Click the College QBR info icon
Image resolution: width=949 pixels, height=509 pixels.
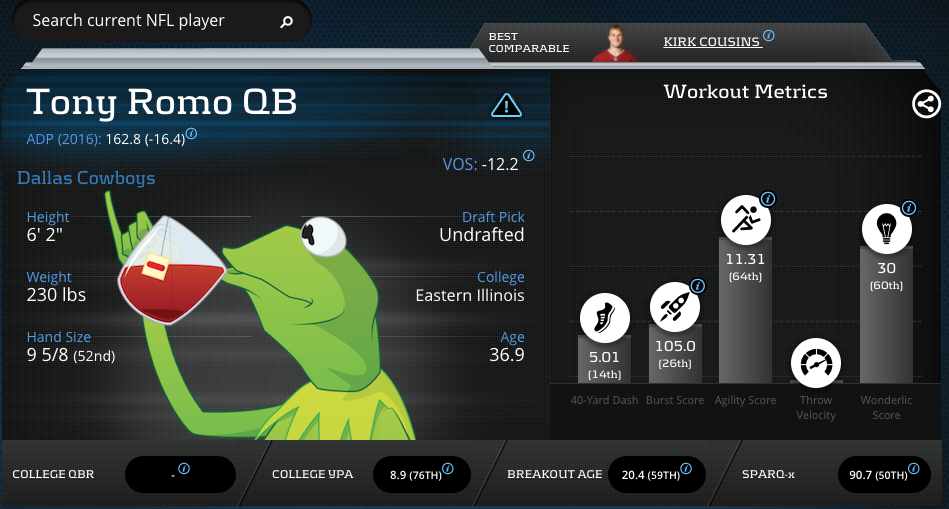(183, 468)
